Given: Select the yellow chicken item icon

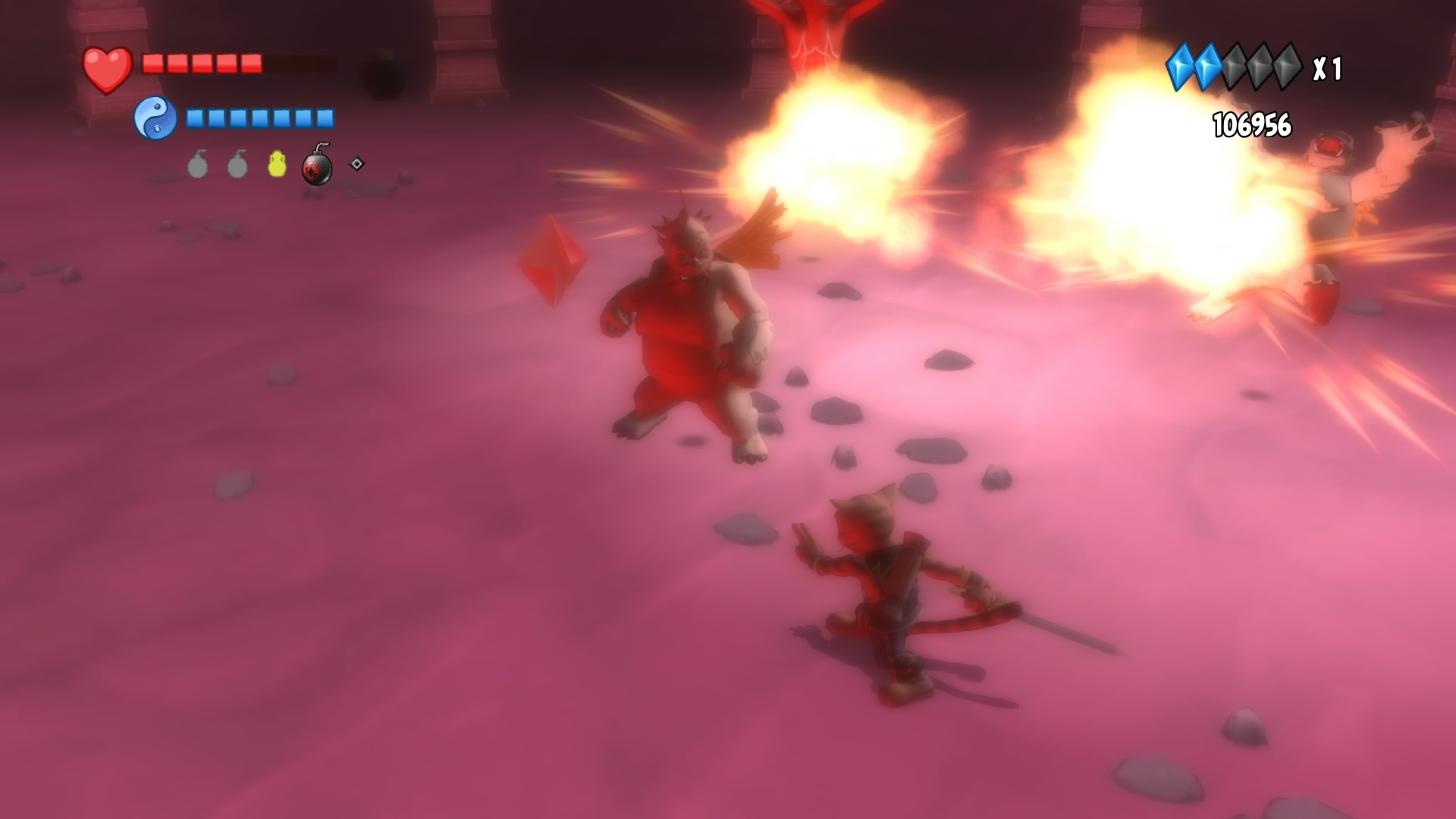Looking at the screenshot, I should (277, 165).
